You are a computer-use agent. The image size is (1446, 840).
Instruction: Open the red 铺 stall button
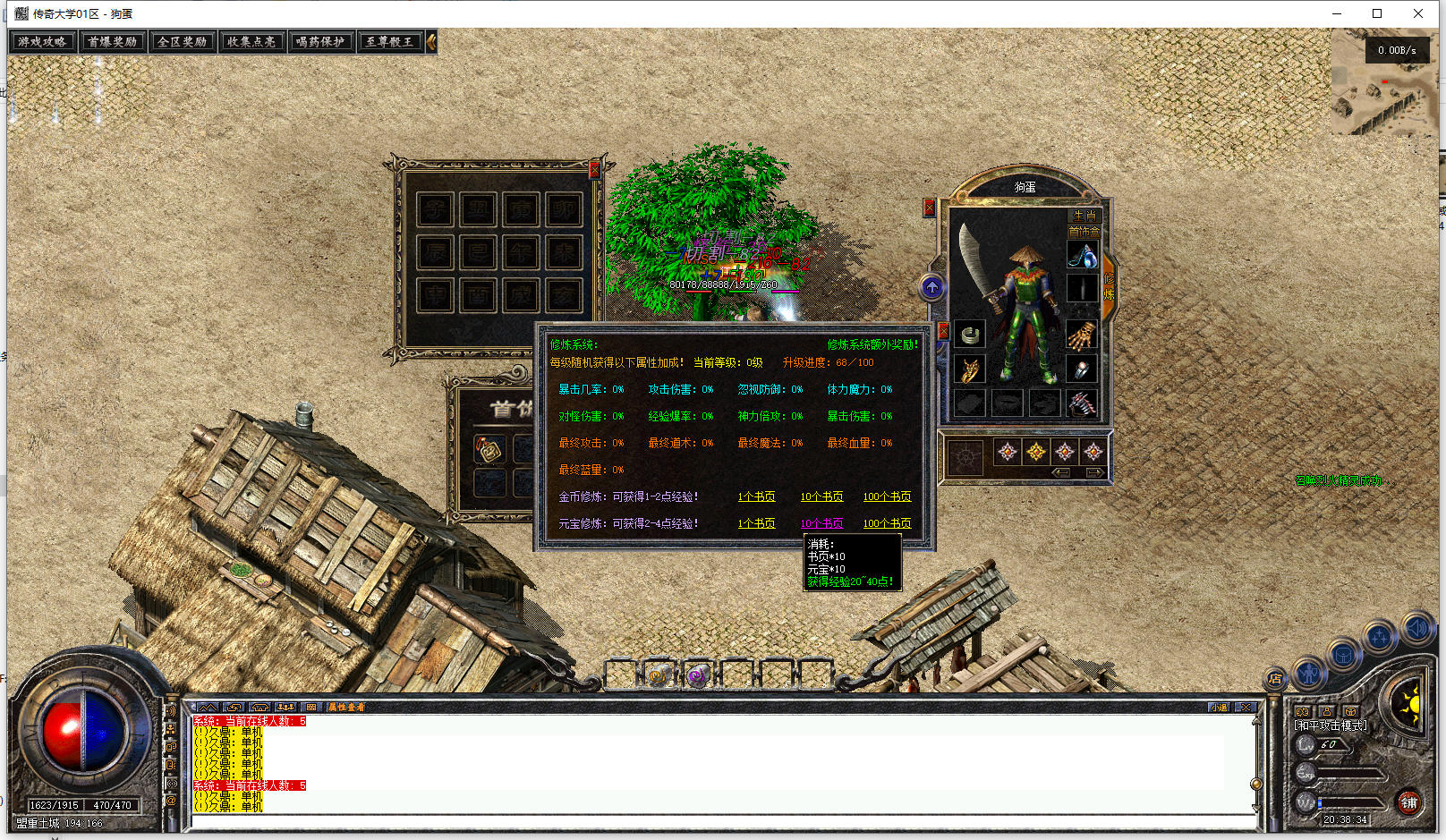(x=1409, y=802)
